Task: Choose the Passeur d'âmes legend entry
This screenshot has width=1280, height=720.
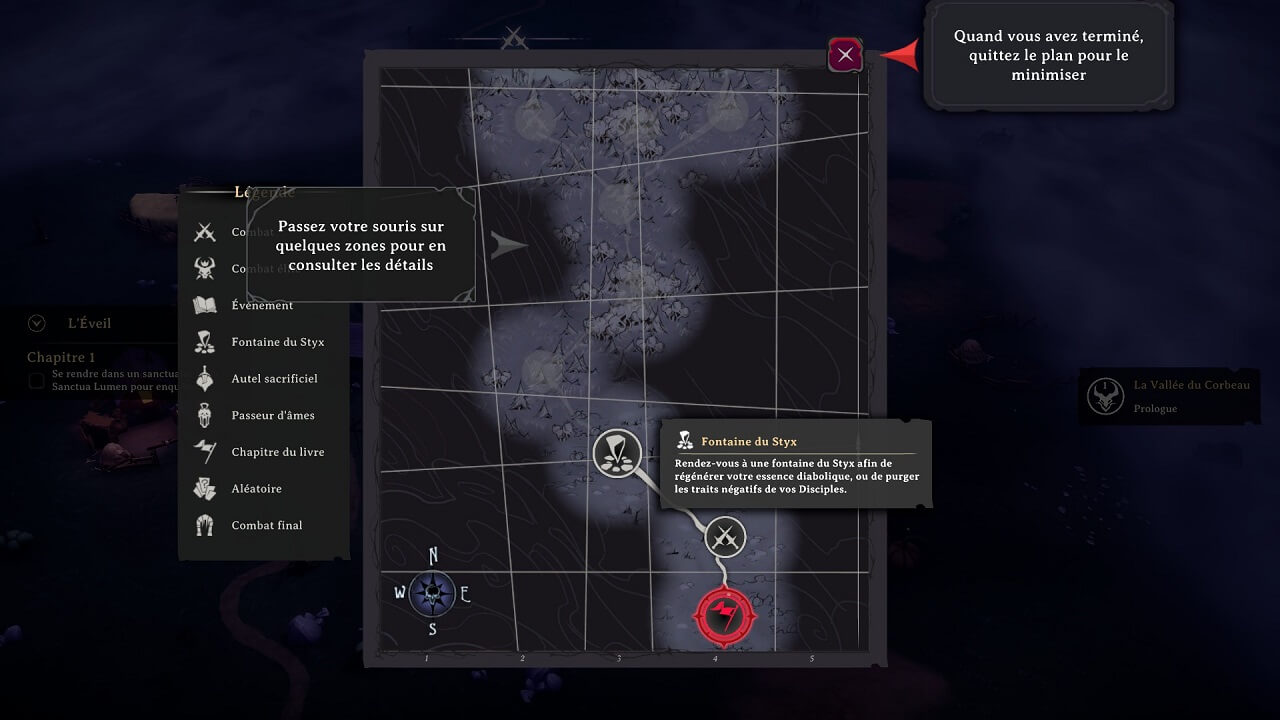Action: coord(274,415)
